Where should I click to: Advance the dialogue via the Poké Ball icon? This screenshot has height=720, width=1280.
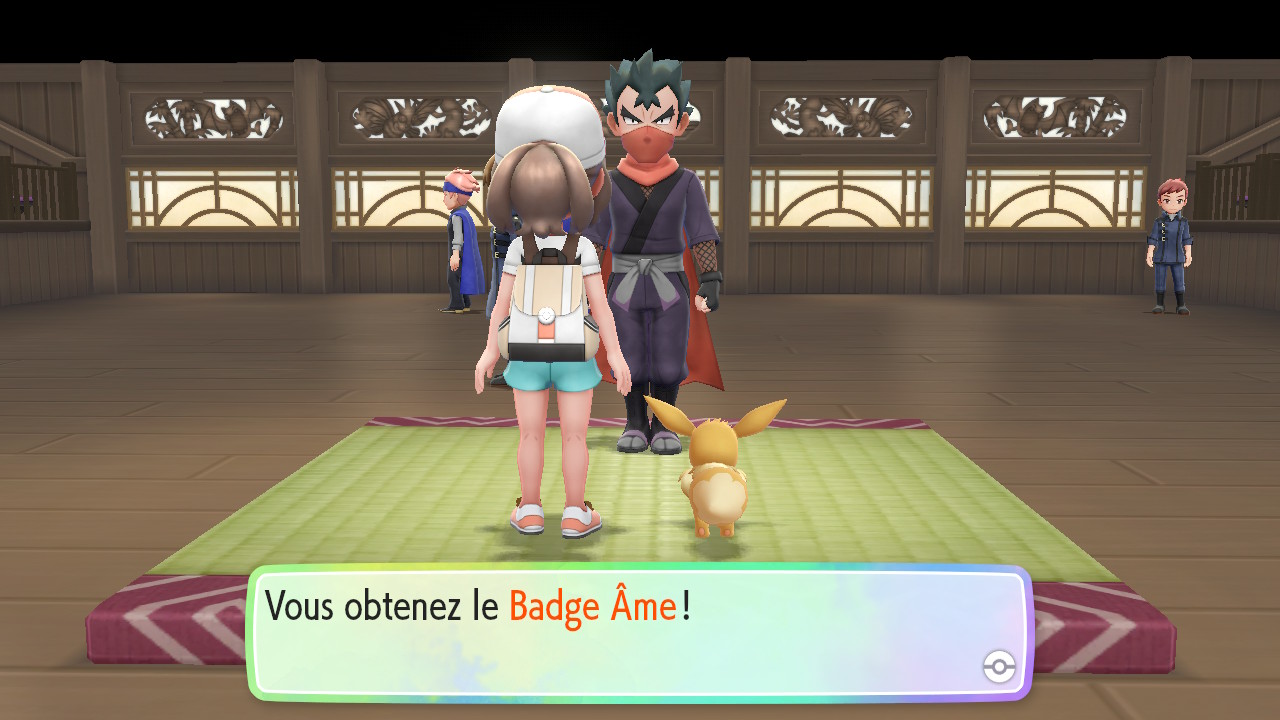999,666
